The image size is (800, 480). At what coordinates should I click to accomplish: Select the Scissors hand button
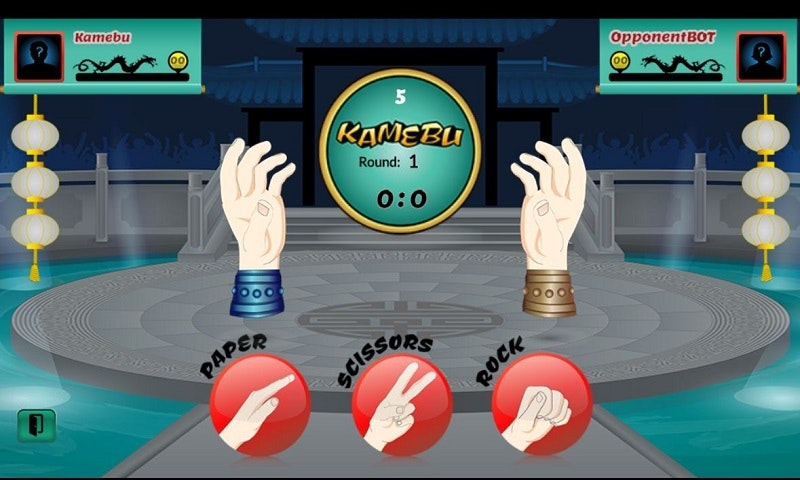tap(402, 404)
